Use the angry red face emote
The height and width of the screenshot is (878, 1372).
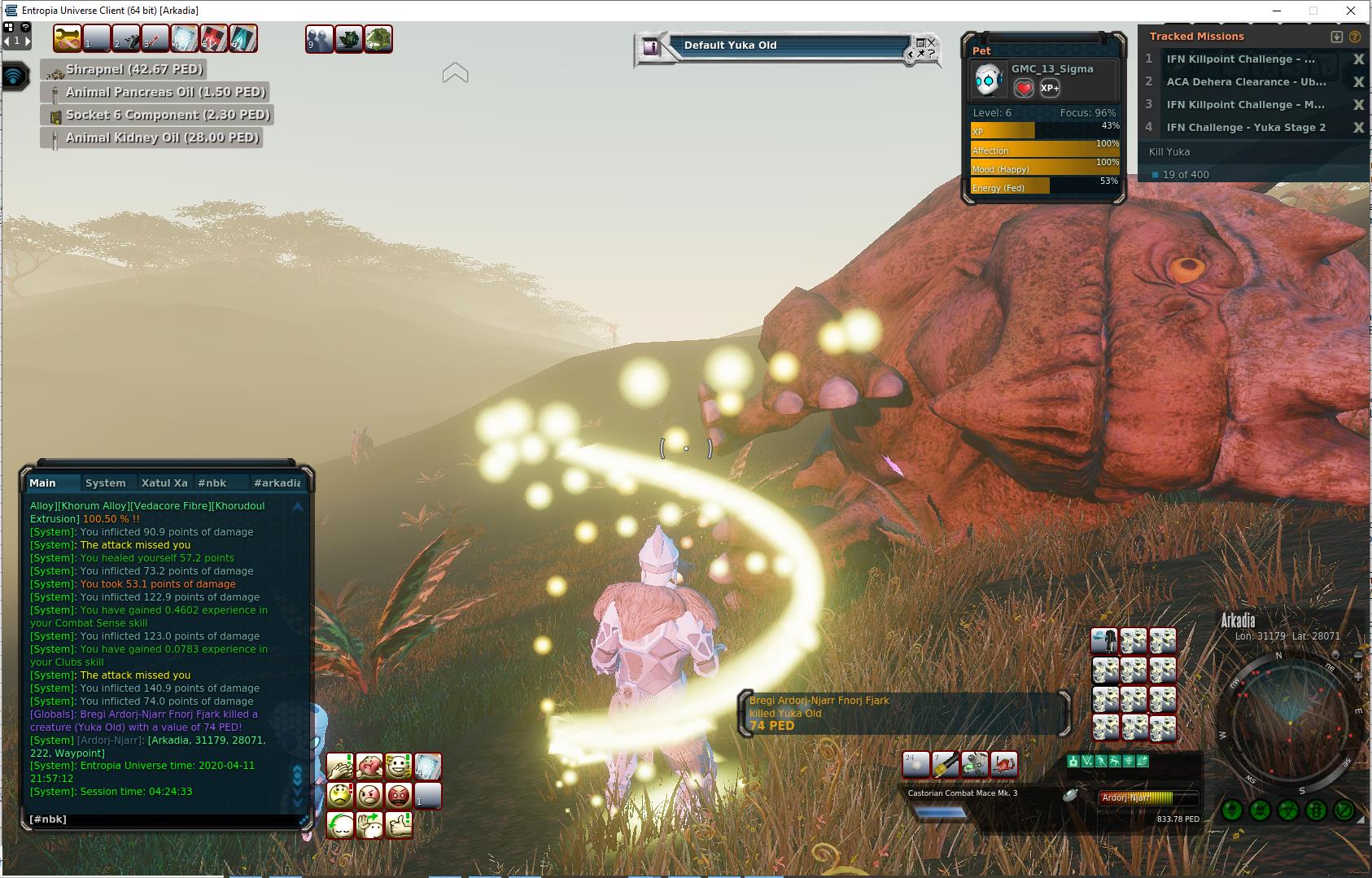(x=399, y=794)
